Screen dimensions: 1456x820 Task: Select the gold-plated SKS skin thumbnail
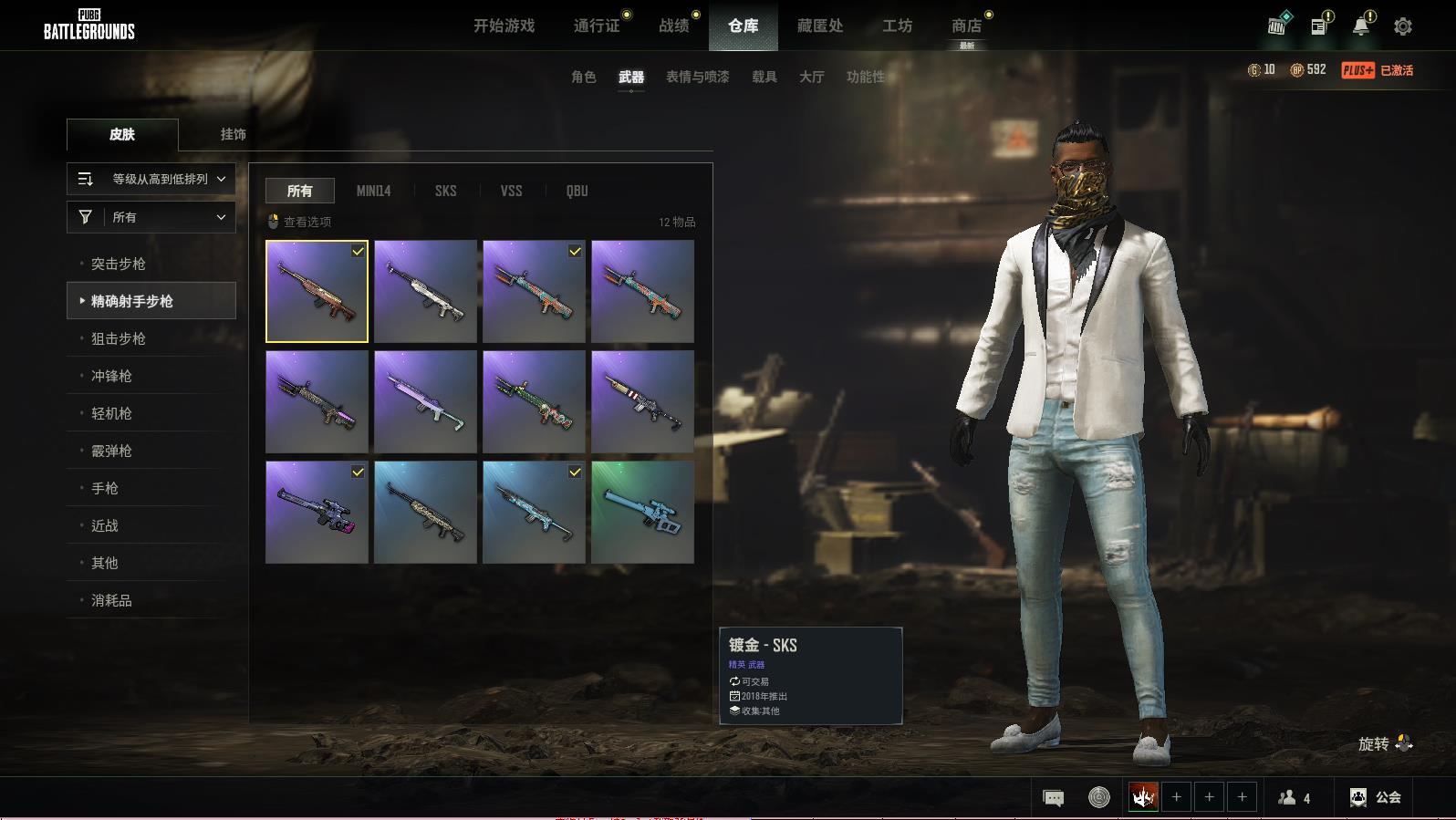click(x=317, y=291)
